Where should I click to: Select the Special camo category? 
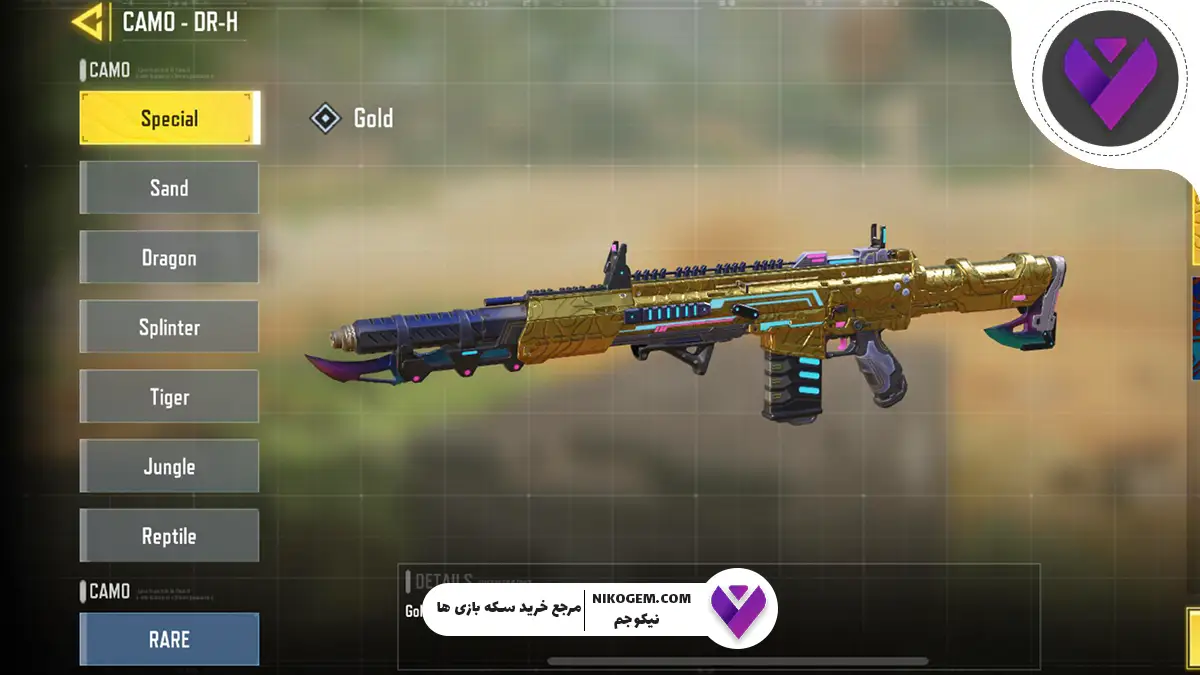(x=169, y=118)
